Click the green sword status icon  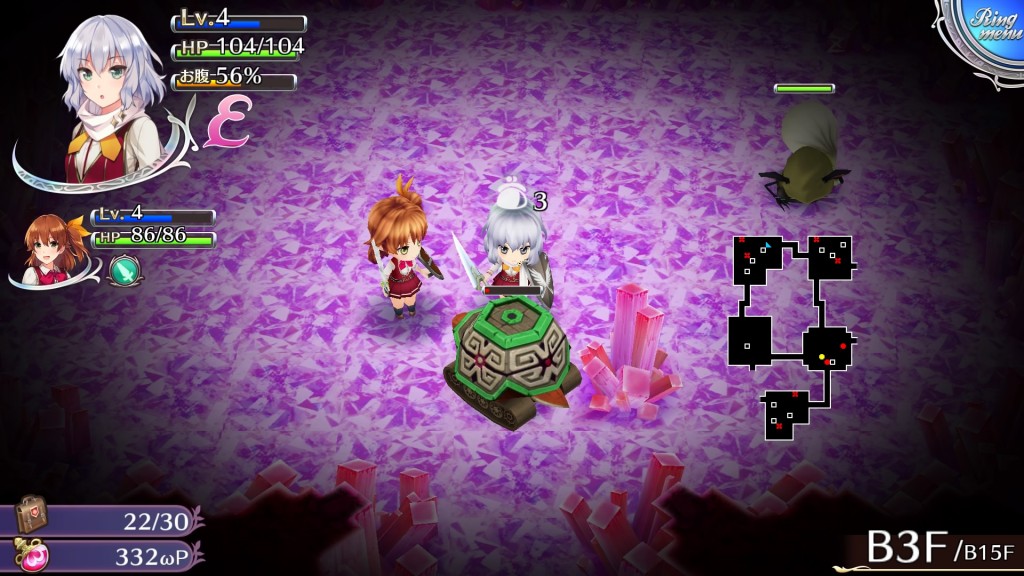pyautogui.click(x=122, y=268)
